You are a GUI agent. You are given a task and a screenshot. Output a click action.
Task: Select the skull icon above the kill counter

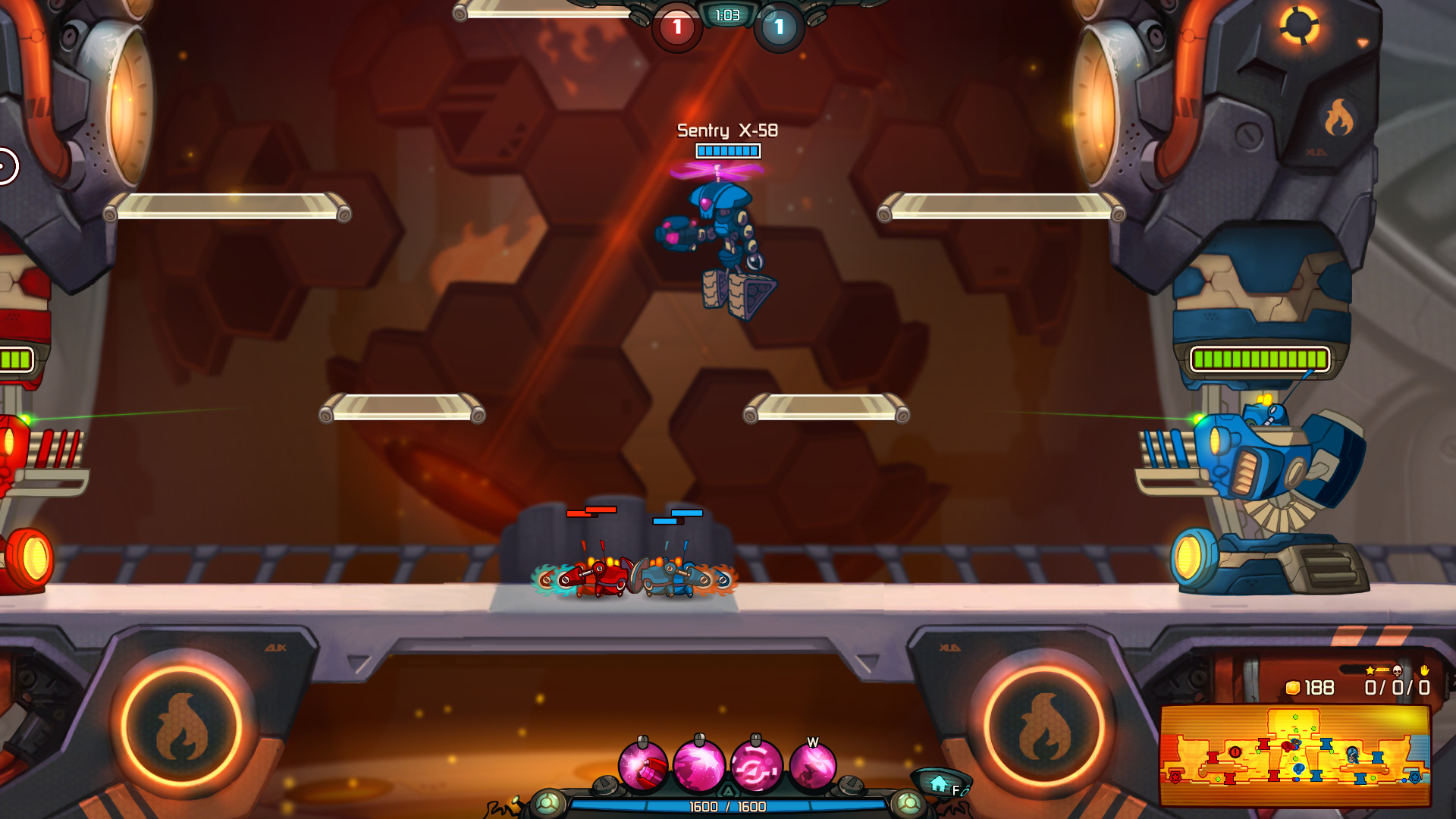(x=1397, y=670)
